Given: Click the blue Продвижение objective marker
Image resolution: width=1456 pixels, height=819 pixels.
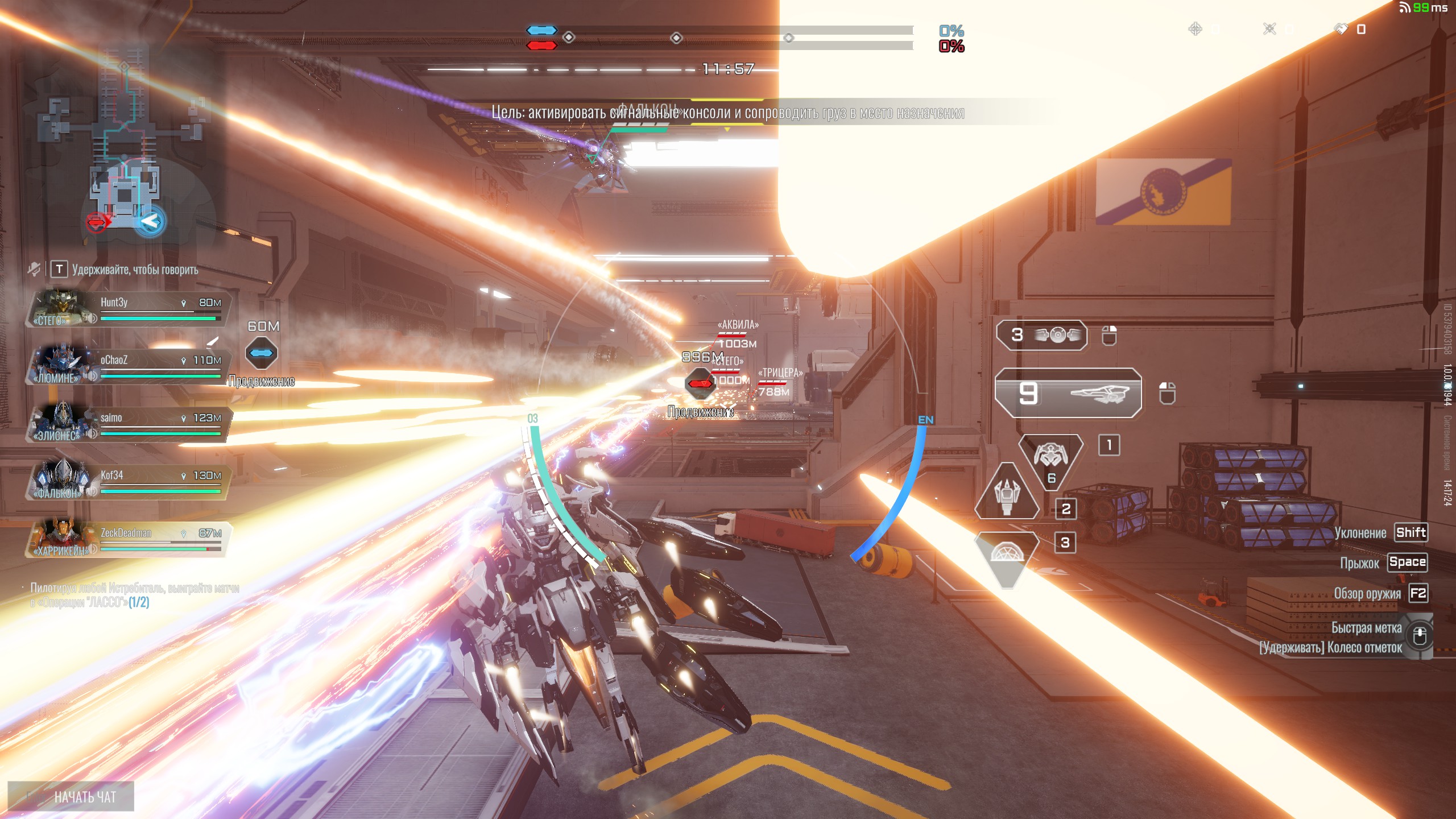Looking at the screenshot, I should tap(262, 353).
